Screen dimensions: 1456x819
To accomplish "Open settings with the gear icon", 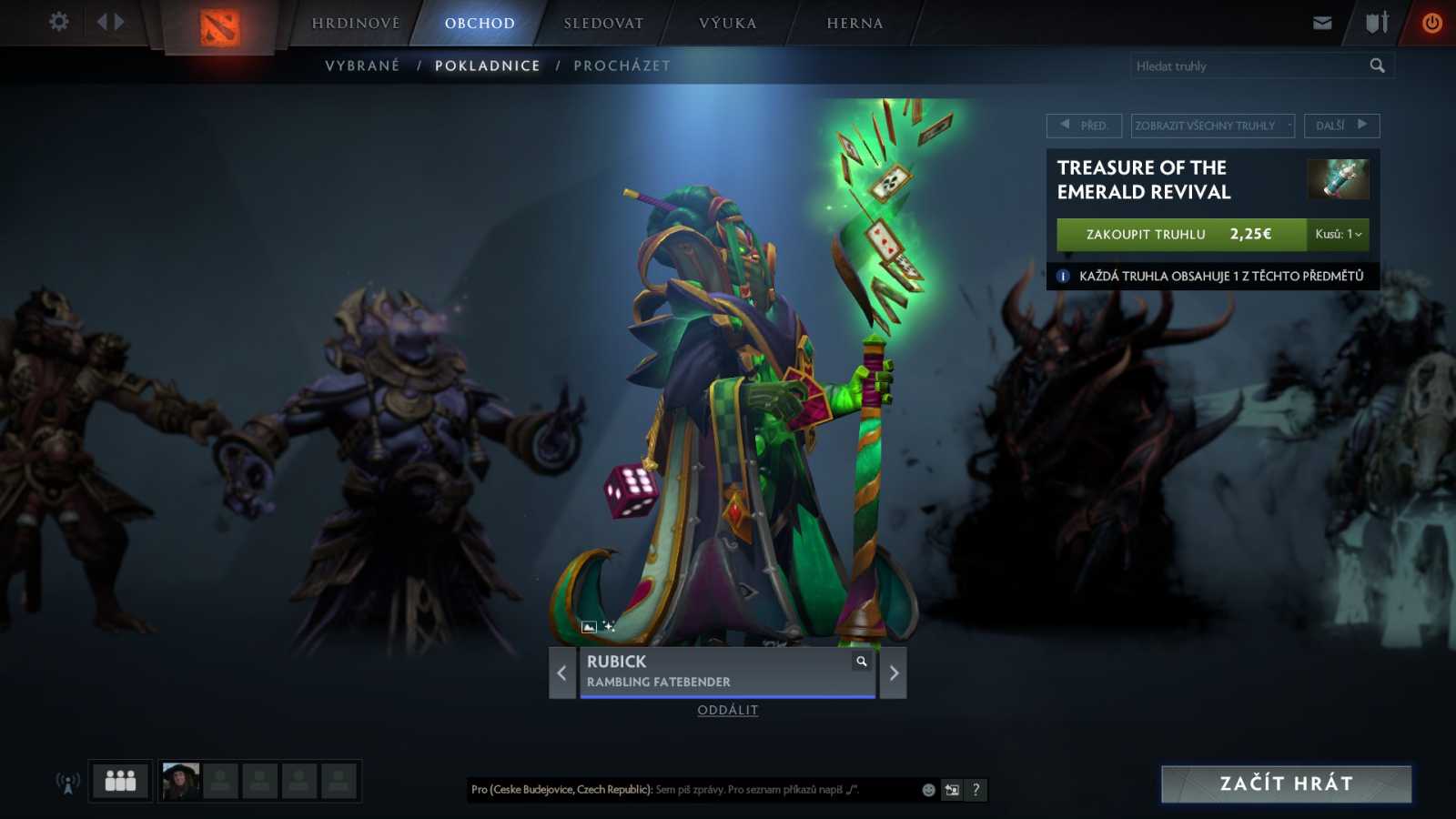I will click(58, 21).
